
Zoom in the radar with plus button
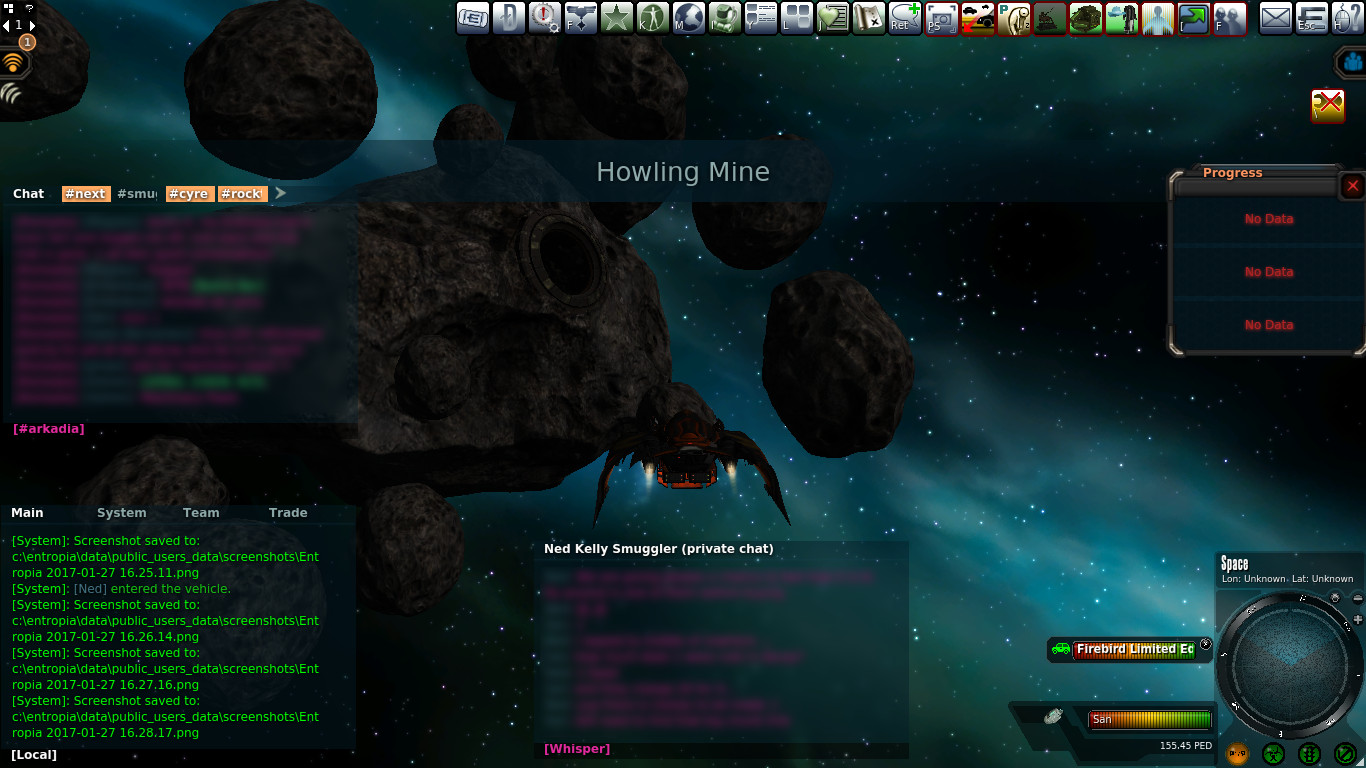[1358, 620]
